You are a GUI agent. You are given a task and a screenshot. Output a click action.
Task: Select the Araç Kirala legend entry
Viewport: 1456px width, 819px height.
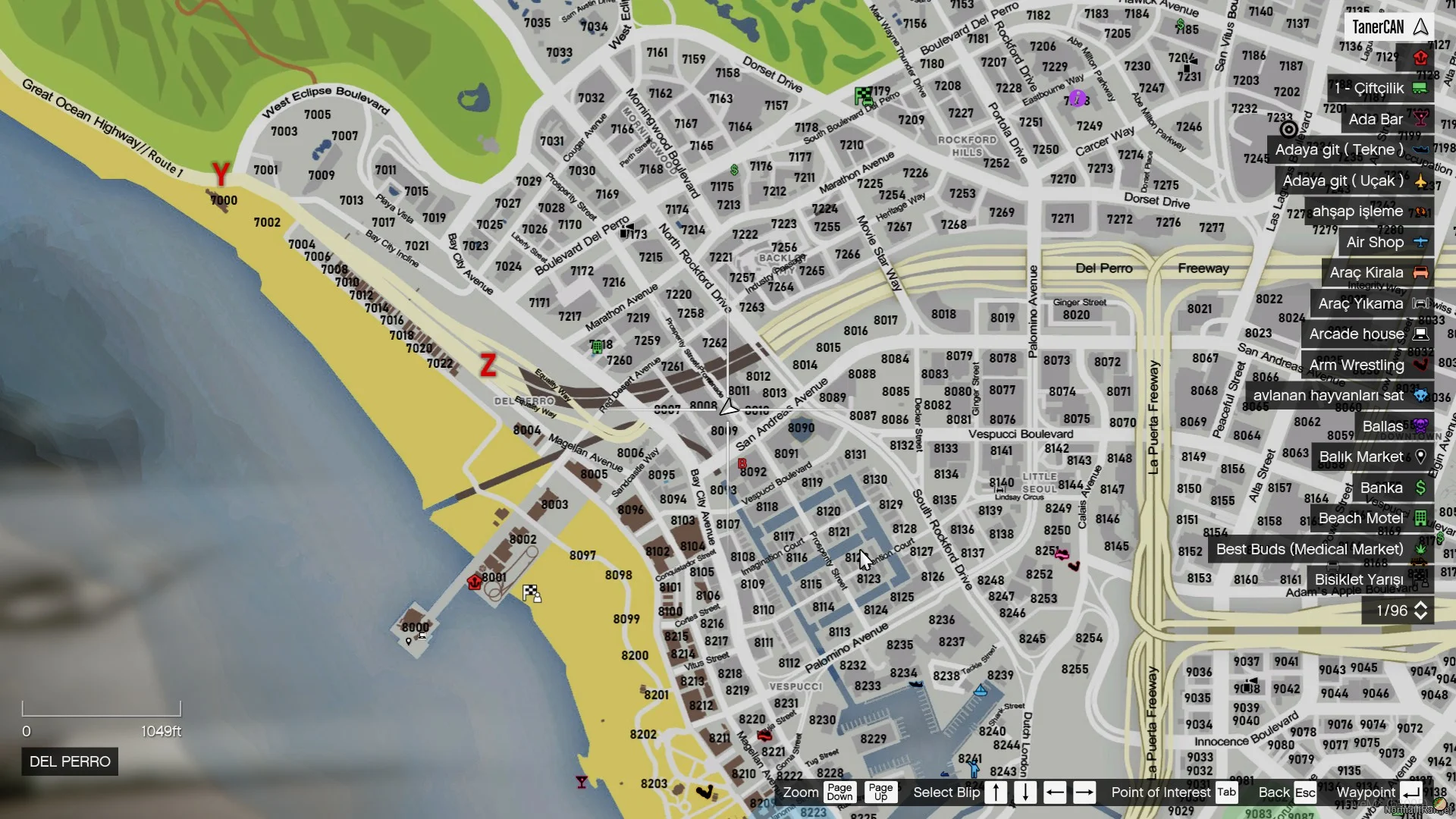pos(1376,272)
